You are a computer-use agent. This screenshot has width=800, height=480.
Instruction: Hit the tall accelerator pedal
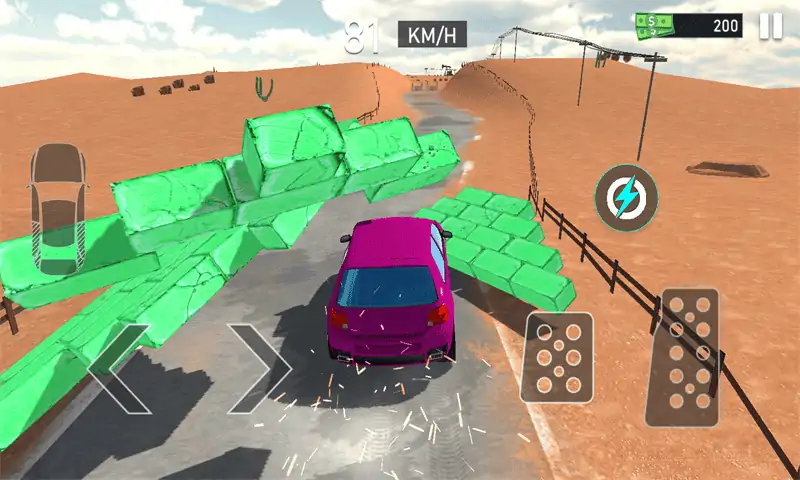pos(683,357)
